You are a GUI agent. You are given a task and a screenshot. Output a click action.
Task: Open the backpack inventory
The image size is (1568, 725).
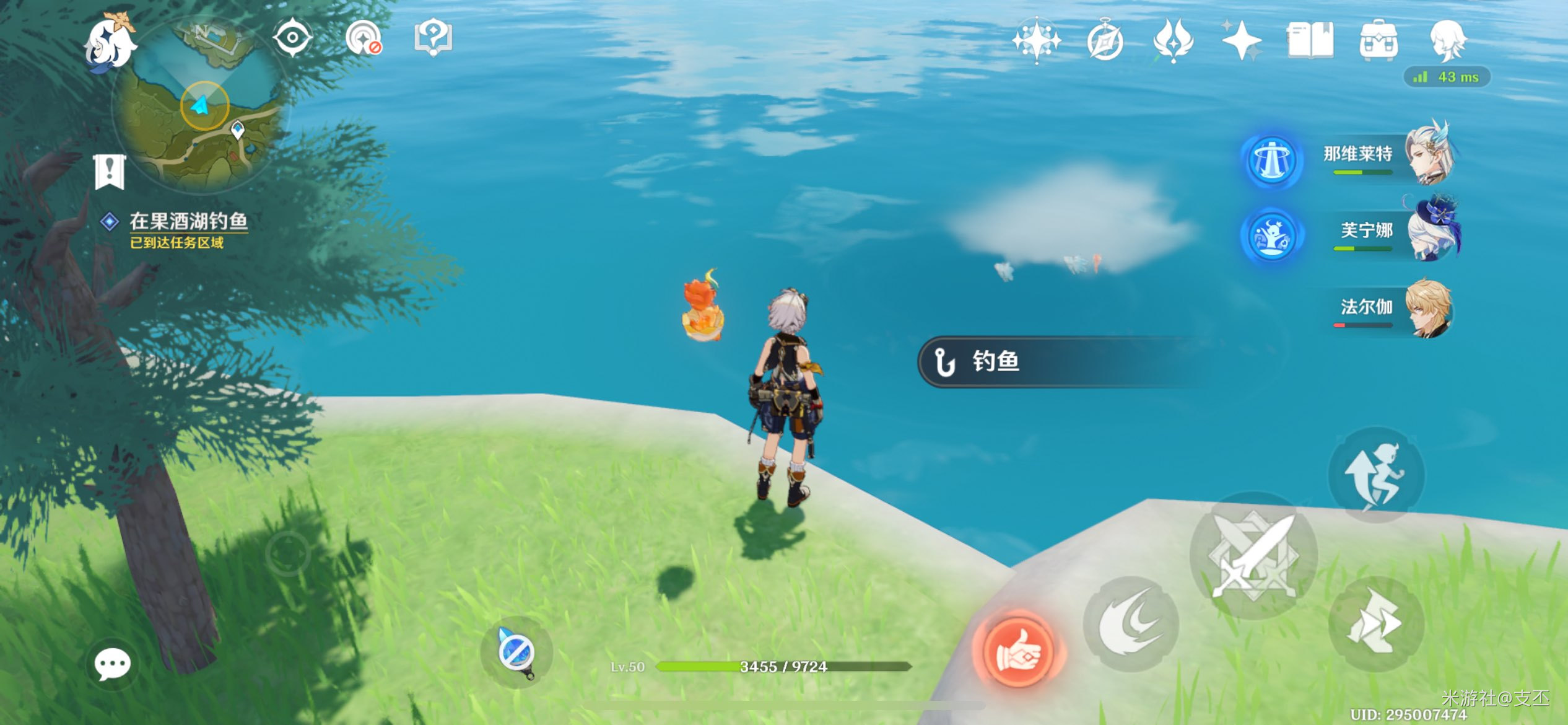point(1379,41)
